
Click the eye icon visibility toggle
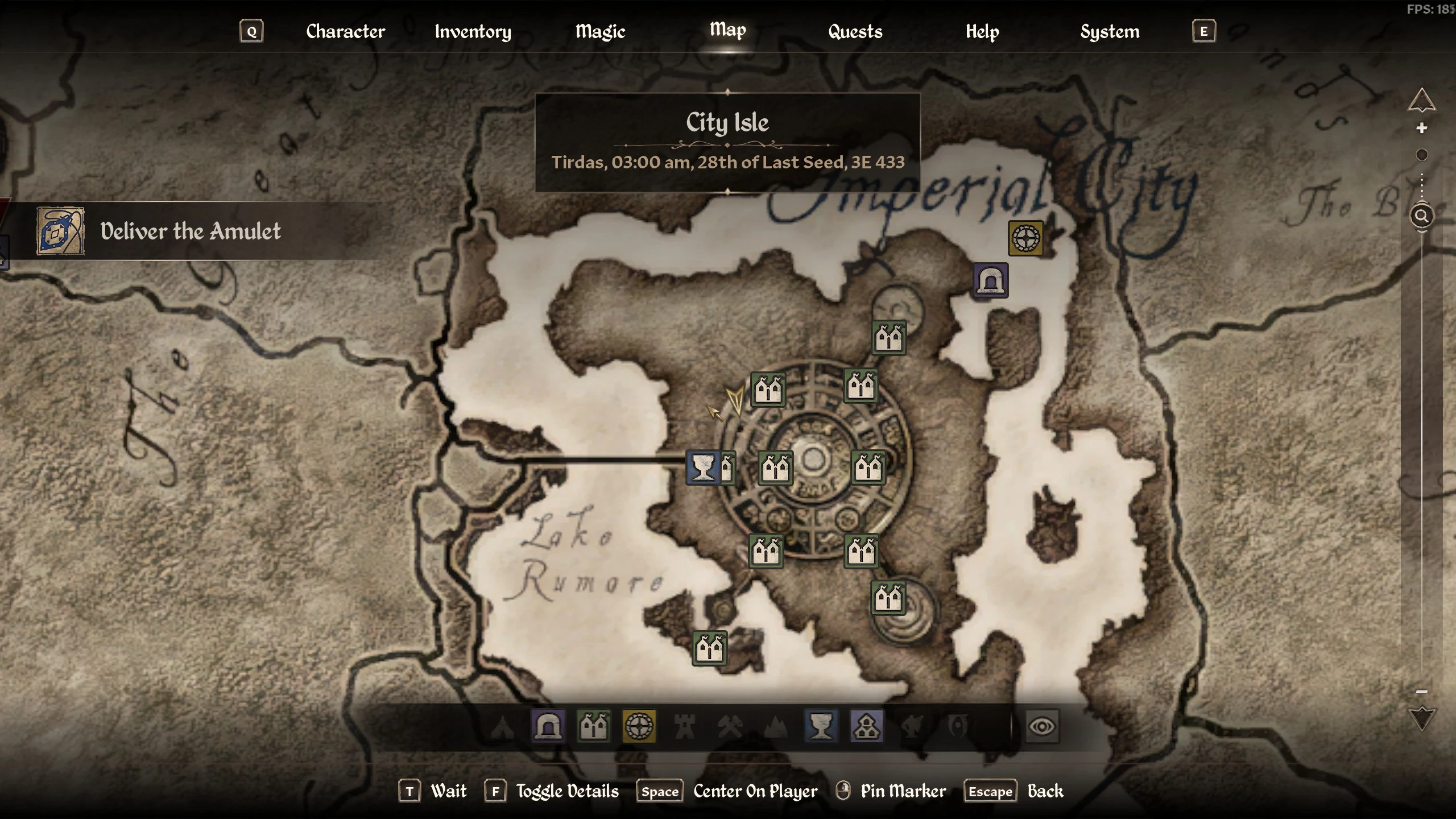1041,726
